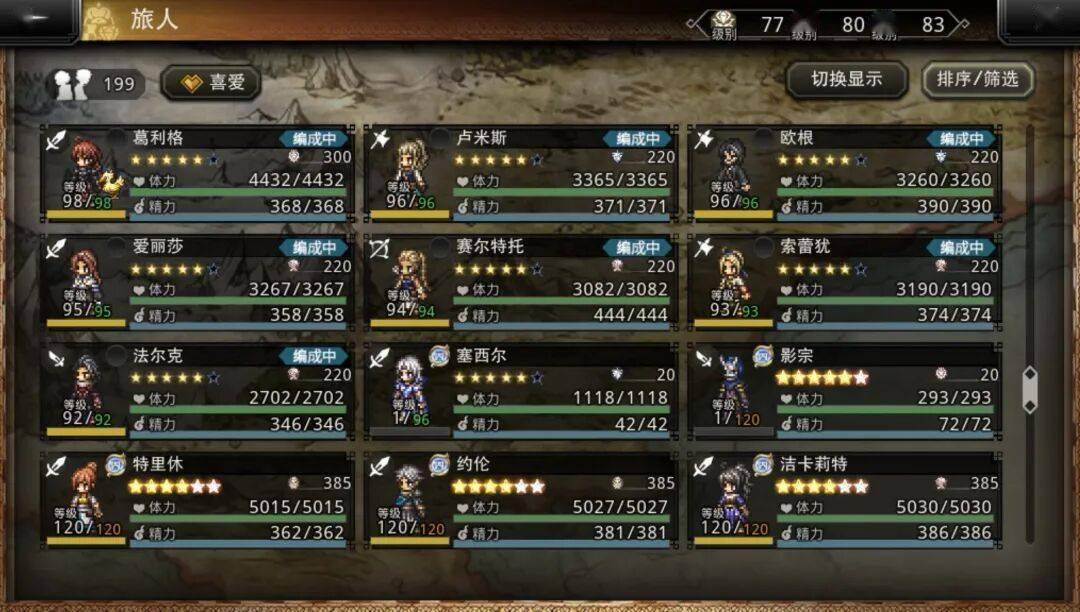Go back using the top-left arrow
Image resolution: width=1080 pixels, height=612 pixels.
[x=38, y=20]
